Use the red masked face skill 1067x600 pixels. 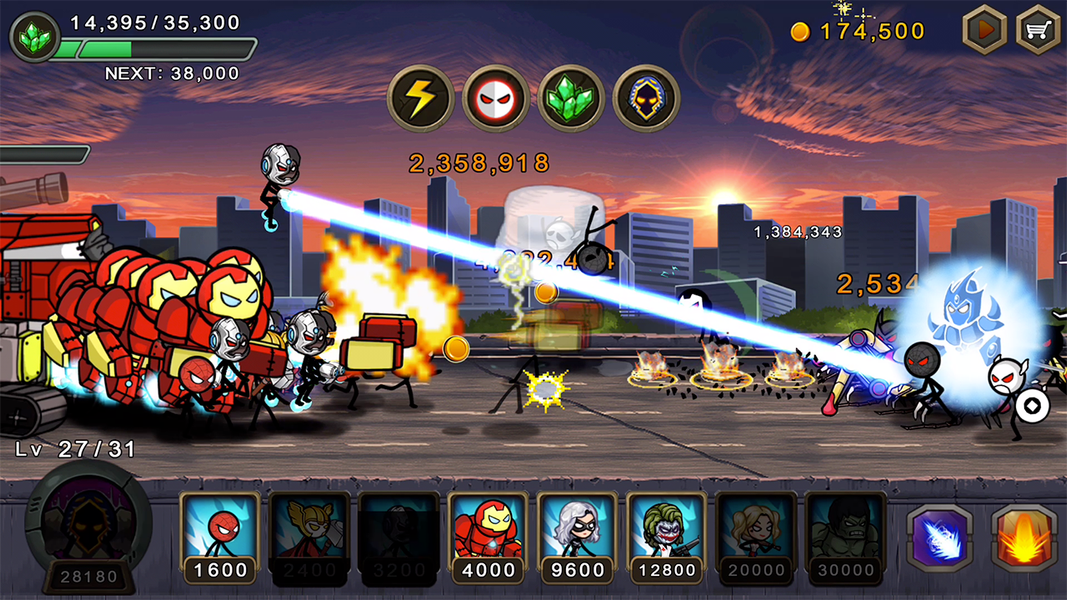(x=496, y=98)
